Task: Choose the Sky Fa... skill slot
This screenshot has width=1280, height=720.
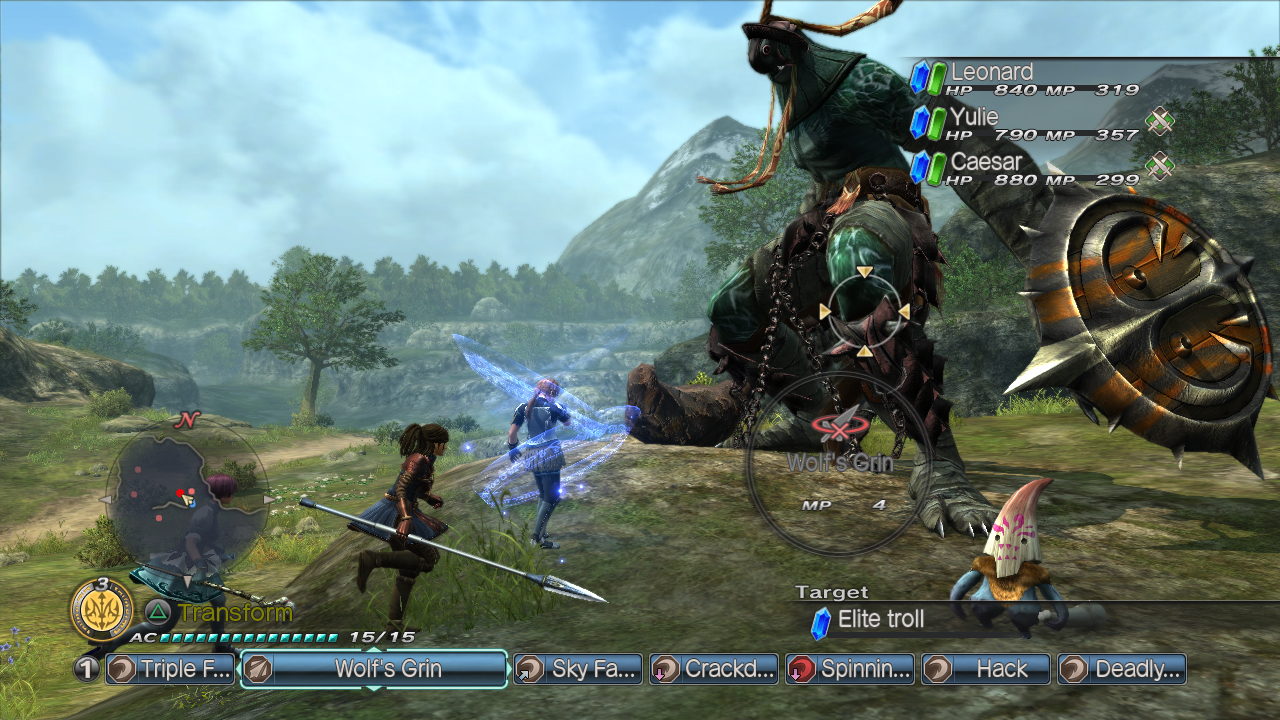Action: coord(578,669)
